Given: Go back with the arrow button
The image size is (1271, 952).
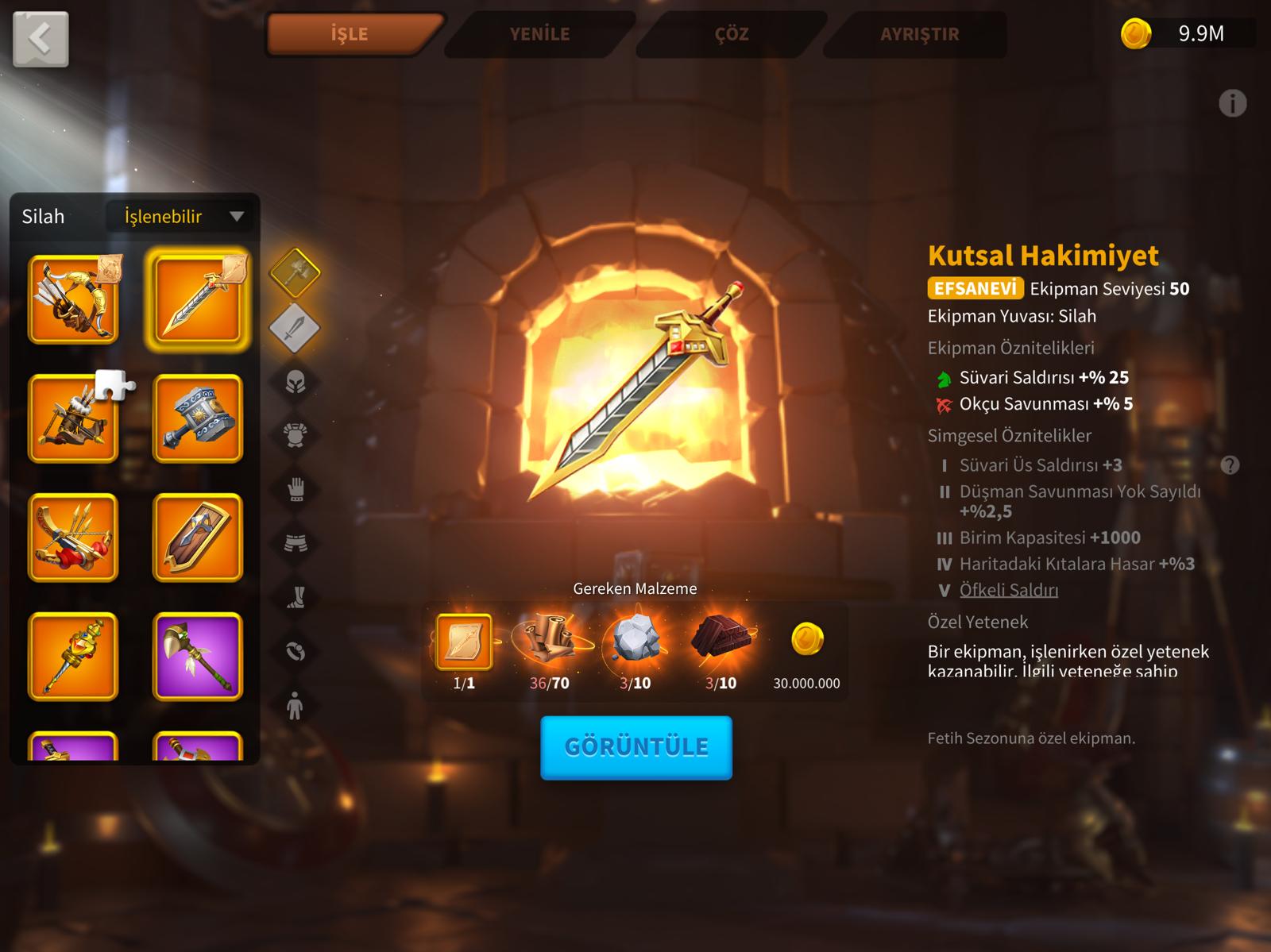Looking at the screenshot, I should point(41,38).
